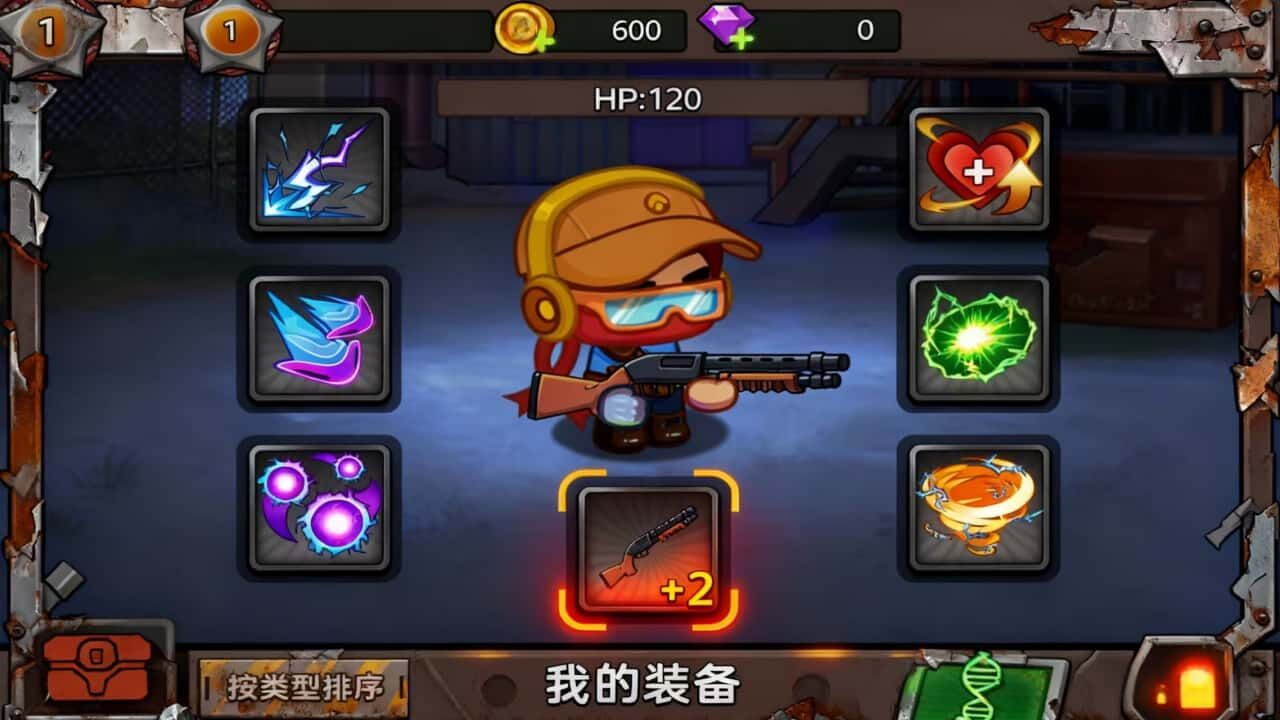The image size is (1280, 720).
Task: Click the gold coin currency icon
Action: (x=524, y=29)
